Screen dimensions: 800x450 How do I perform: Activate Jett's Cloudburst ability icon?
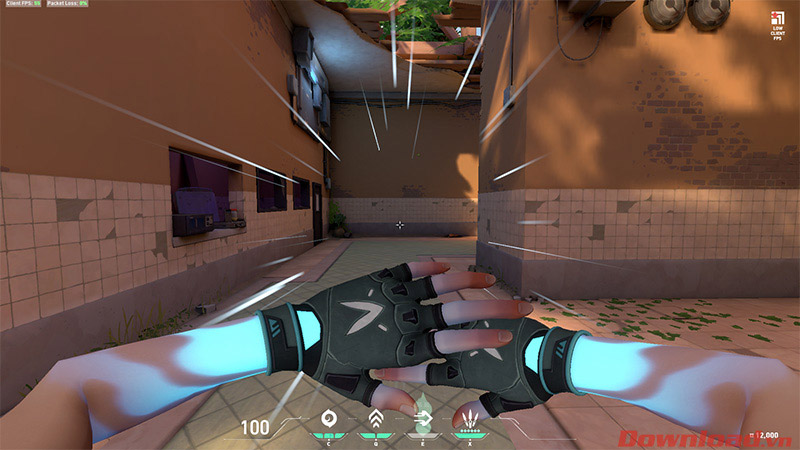tap(327, 419)
